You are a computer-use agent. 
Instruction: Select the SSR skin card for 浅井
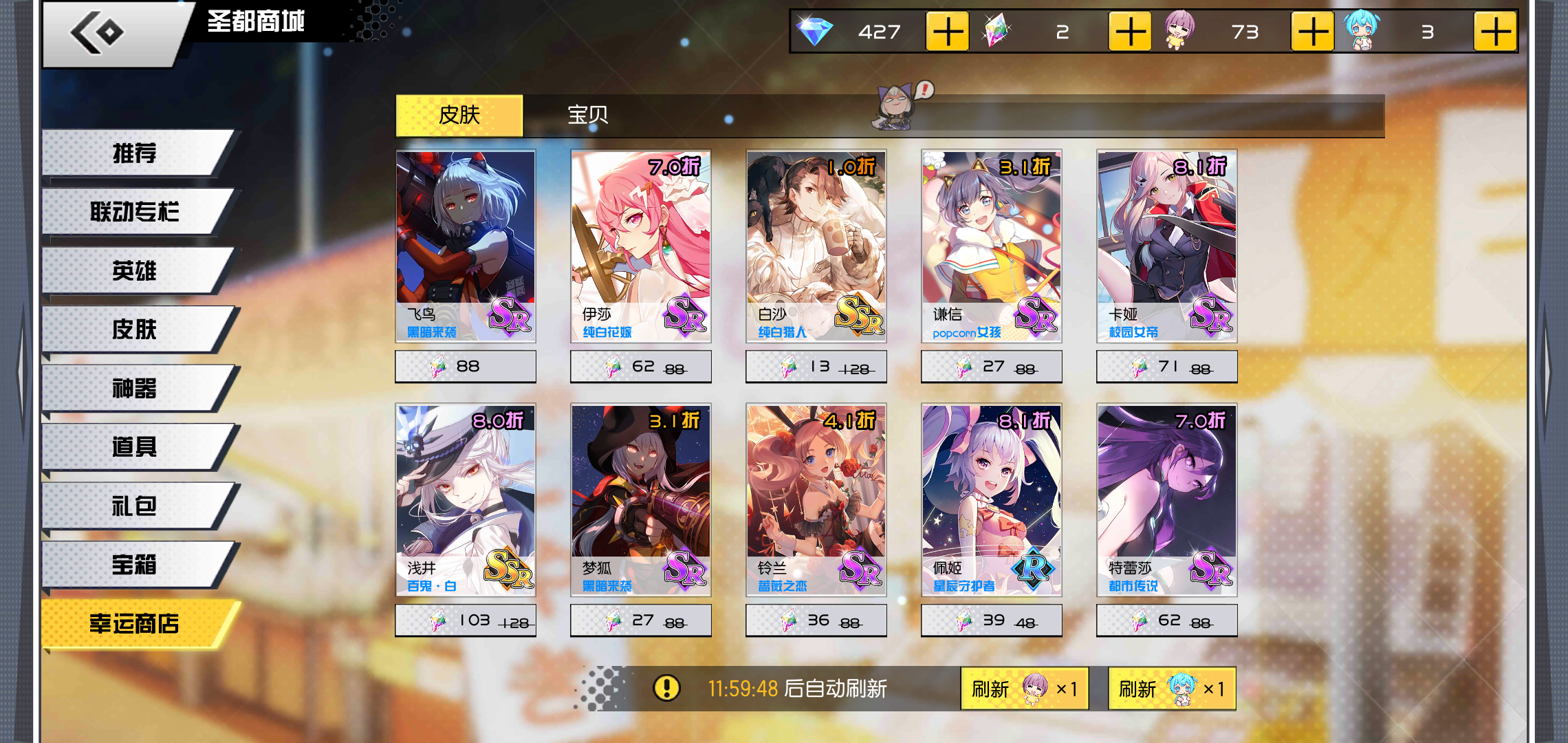[x=466, y=499]
